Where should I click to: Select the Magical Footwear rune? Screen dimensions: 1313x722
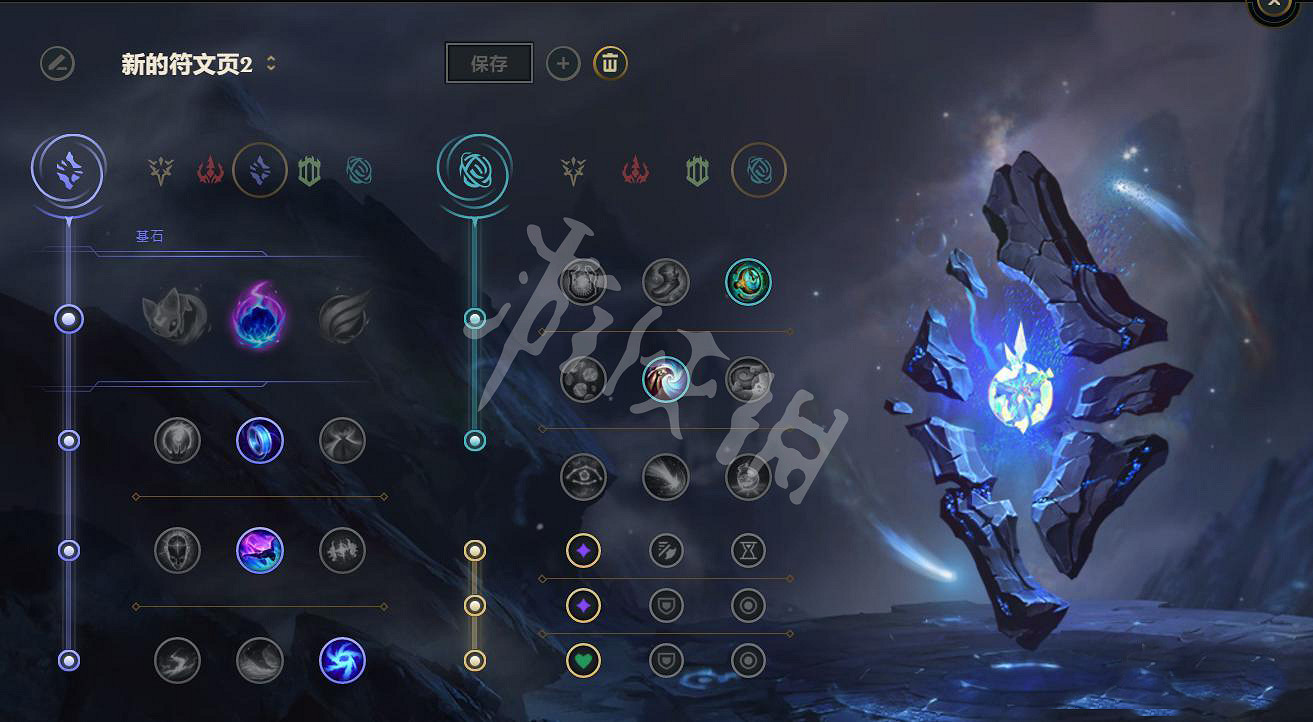pyautogui.click(x=665, y=281)
